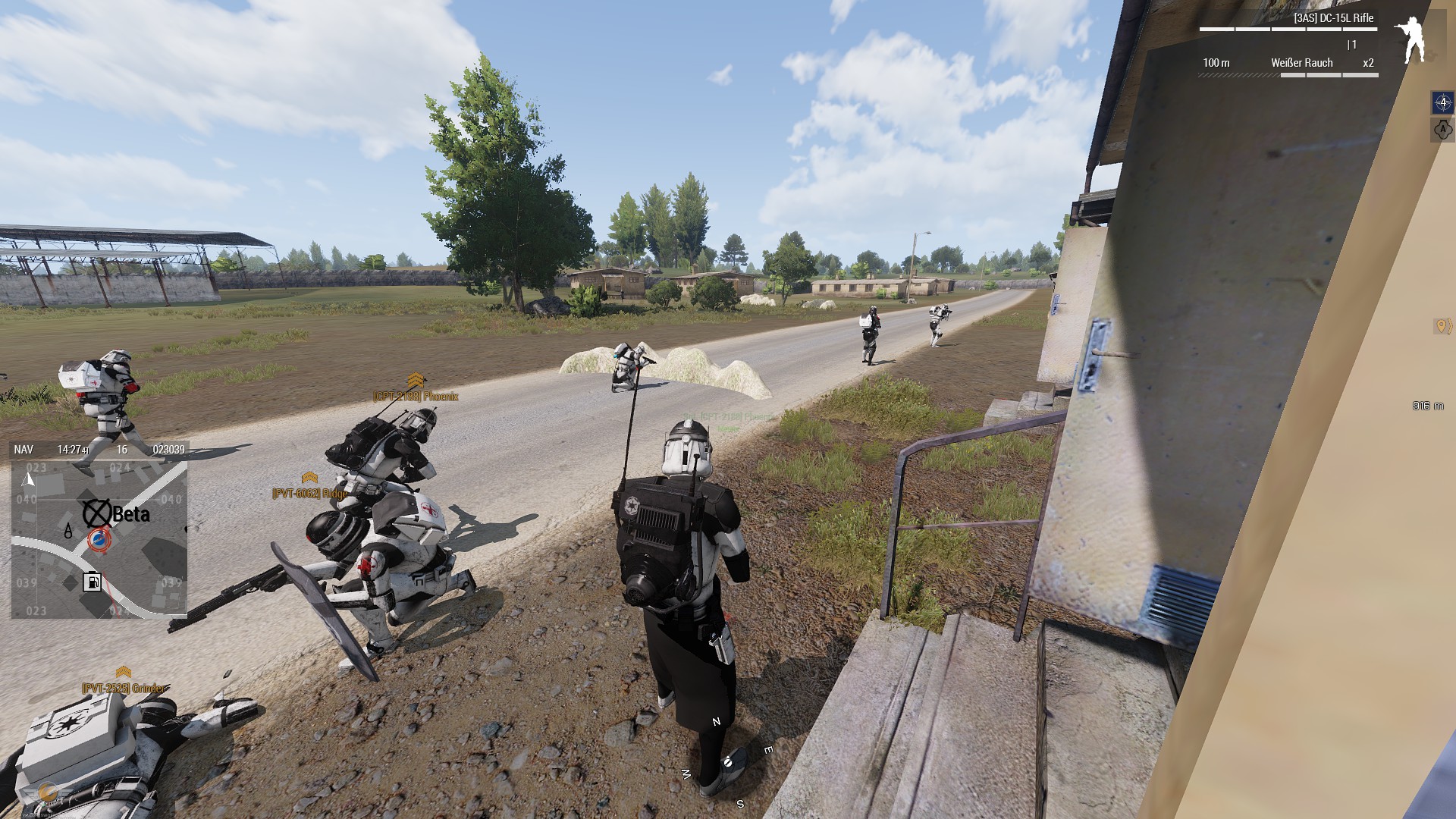Click the orange waypoint marker above 916 m

tap(1442, 326)
